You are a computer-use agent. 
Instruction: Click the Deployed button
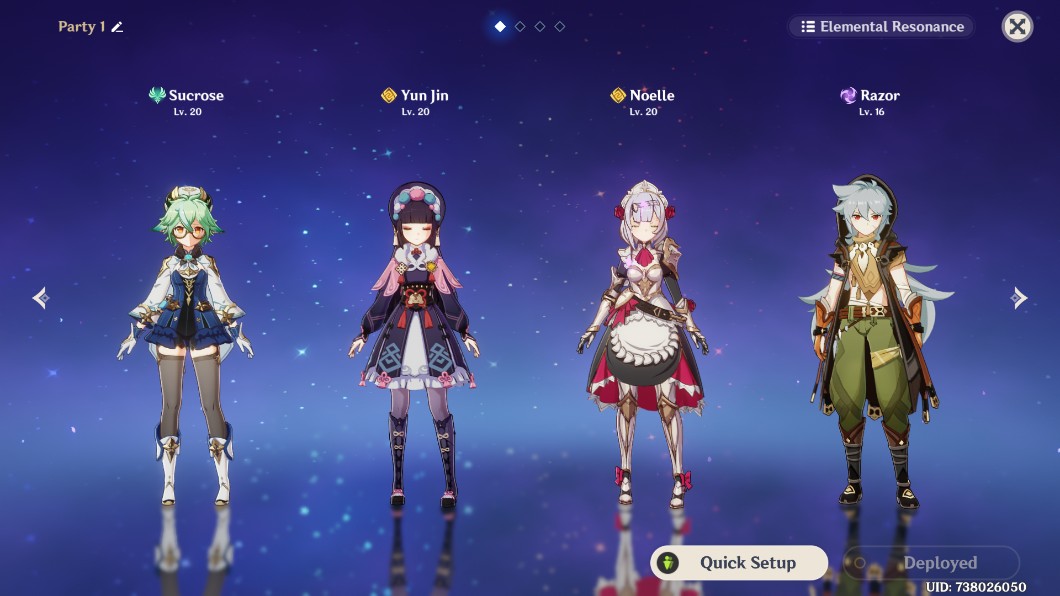pos(931,563)
